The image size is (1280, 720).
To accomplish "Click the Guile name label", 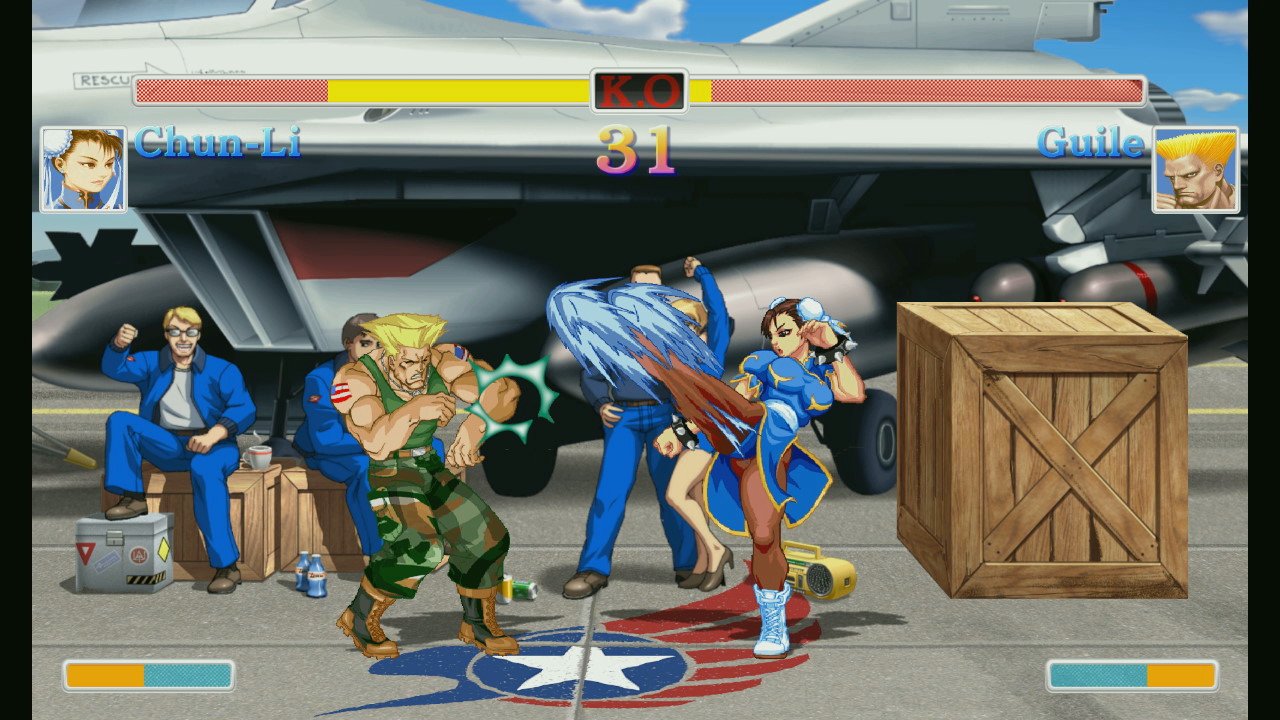I will pyautogui.click(x=1090, y=143).
